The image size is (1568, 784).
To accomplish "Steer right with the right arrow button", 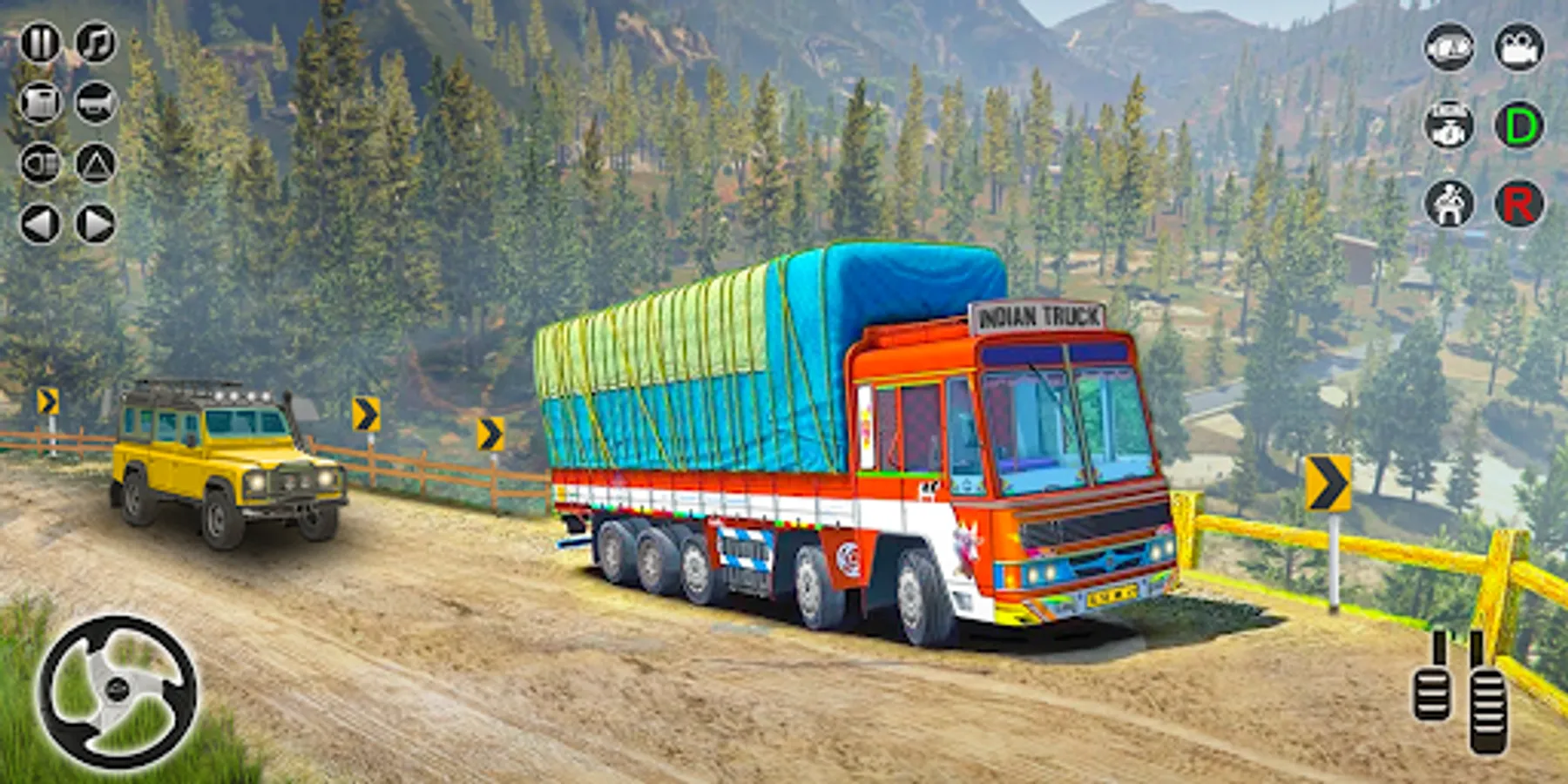I will tap(92, 221).
